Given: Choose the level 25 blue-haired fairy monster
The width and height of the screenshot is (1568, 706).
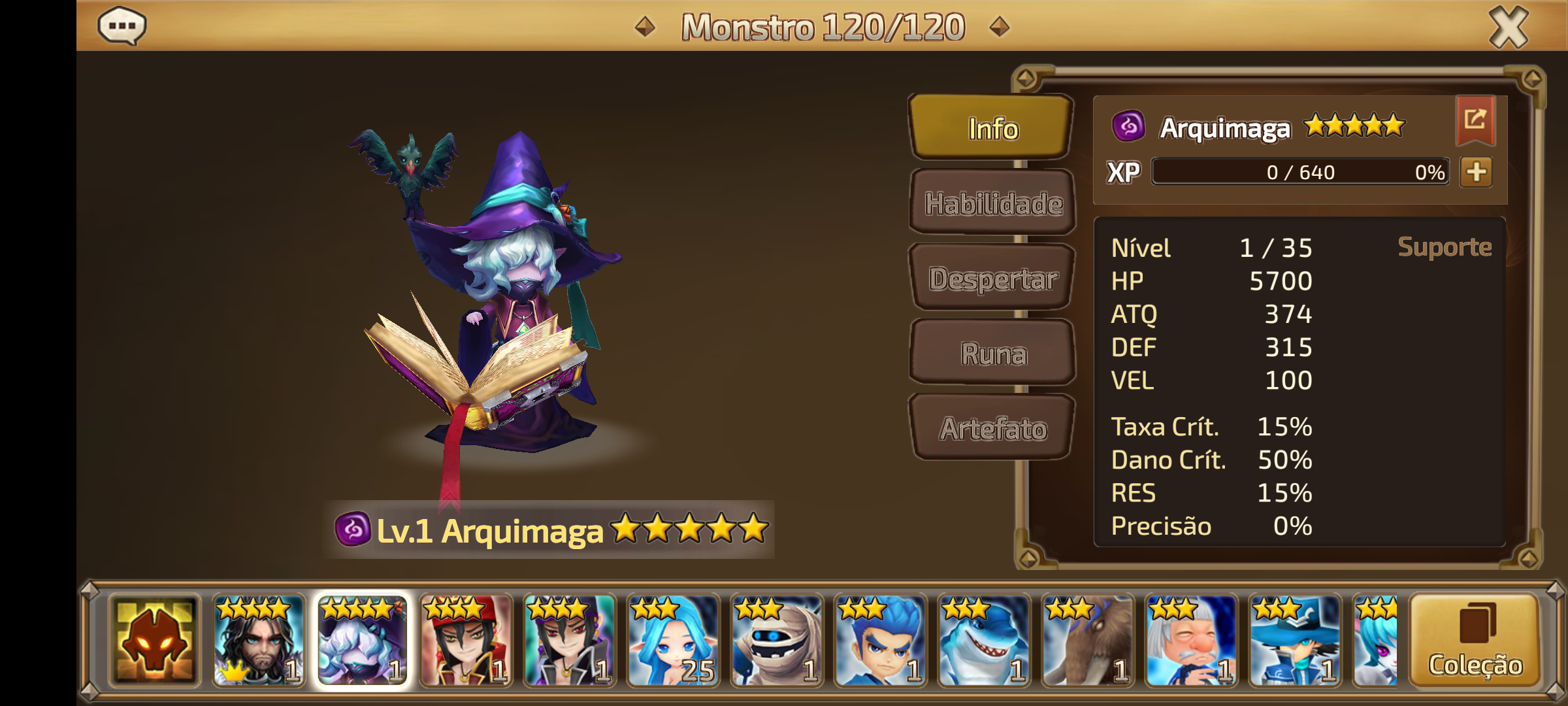Looking at the screenshot, I should click(x=673, y=641).
